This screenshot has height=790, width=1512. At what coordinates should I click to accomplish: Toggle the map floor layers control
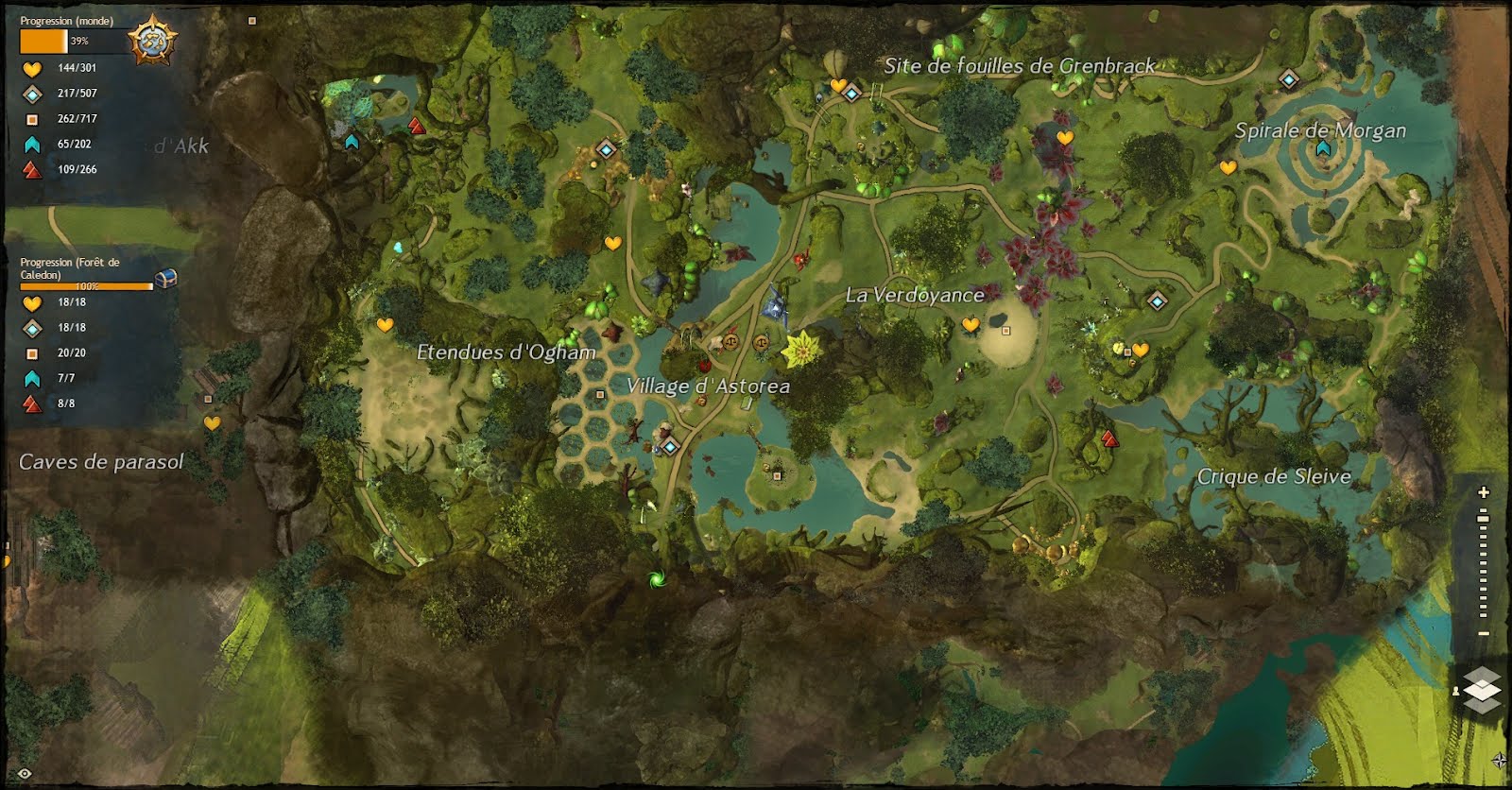tap(1482, 690)
